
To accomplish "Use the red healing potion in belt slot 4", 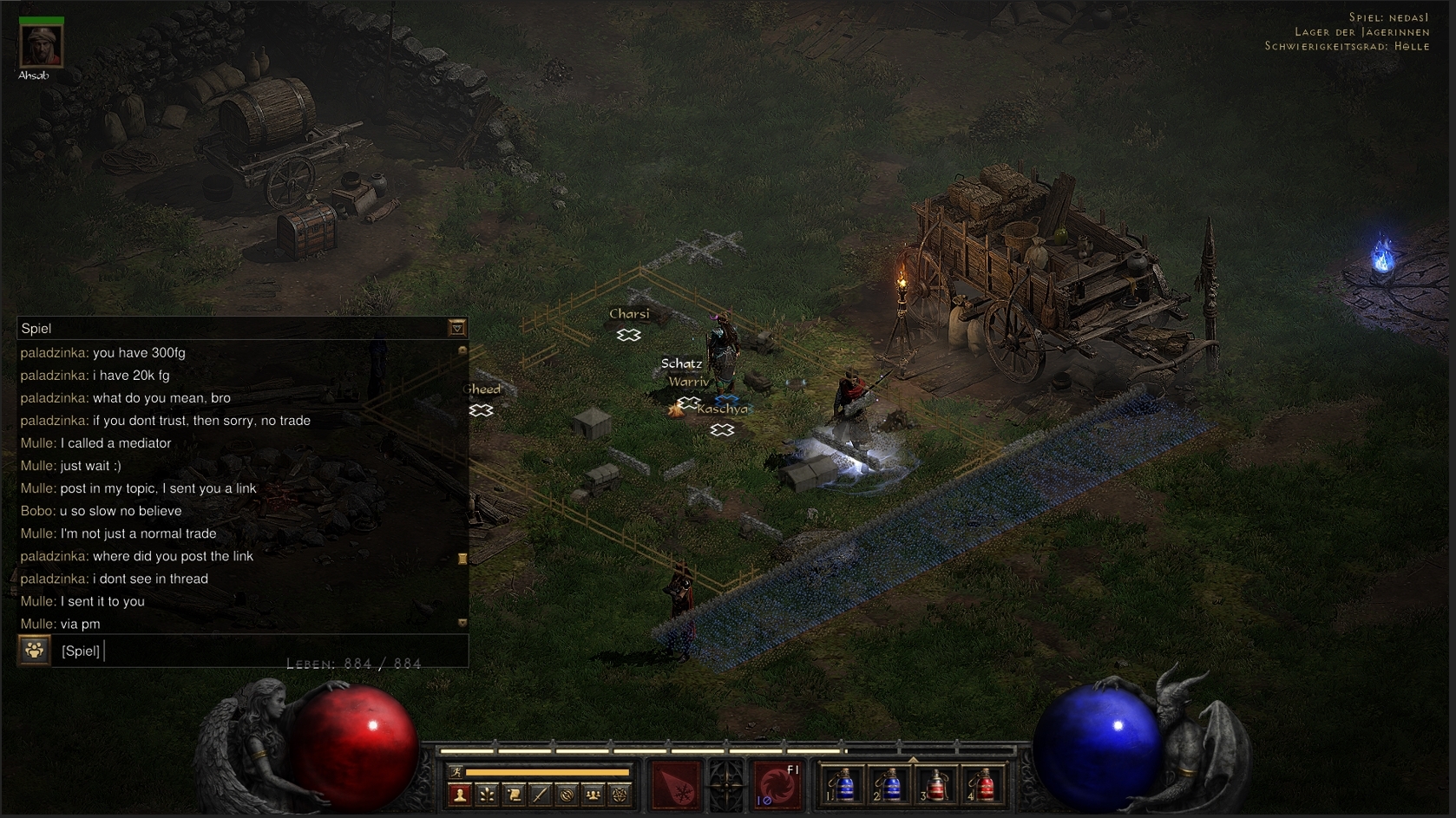I will pyautogui.click(x=981, y=785).
